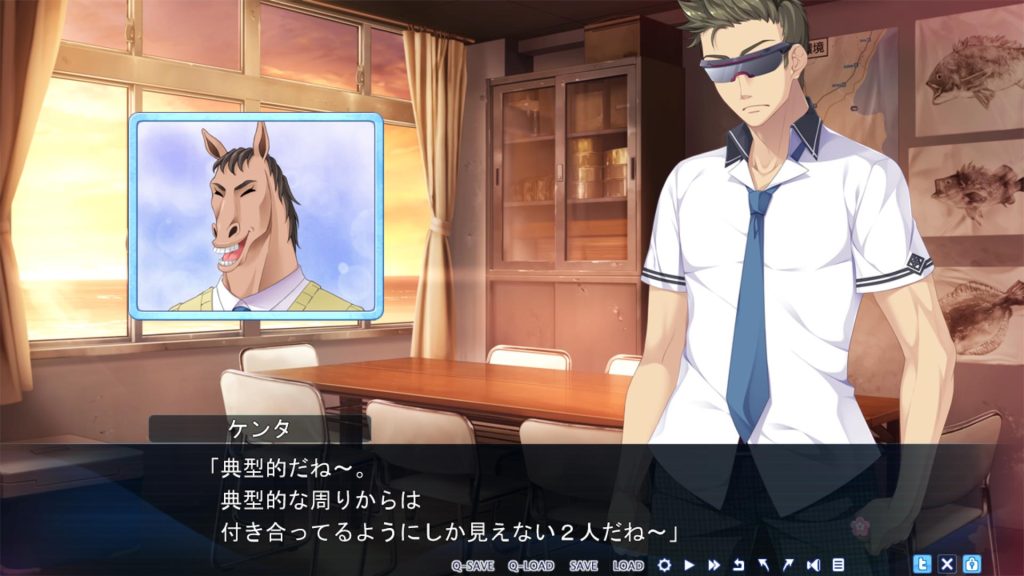Open the backlog lines icon

[x=838, y=565]
